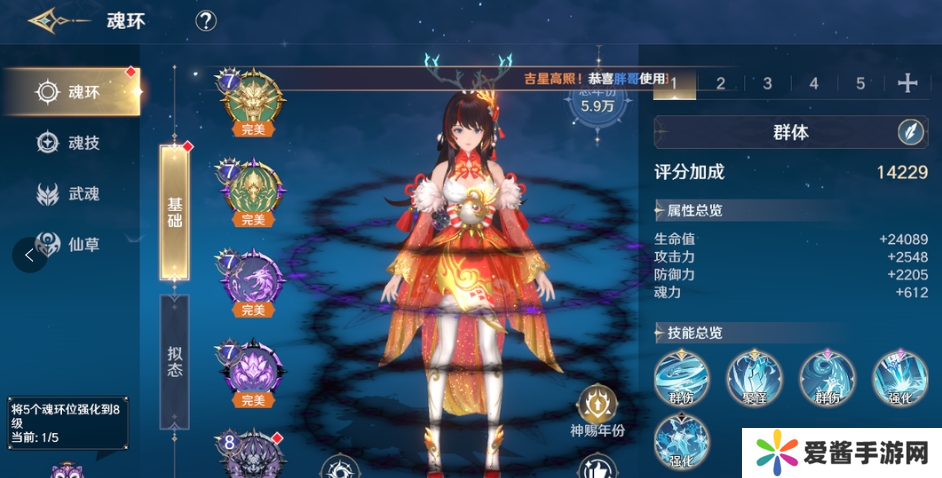Open the question mark help button

tap(206, 21)
